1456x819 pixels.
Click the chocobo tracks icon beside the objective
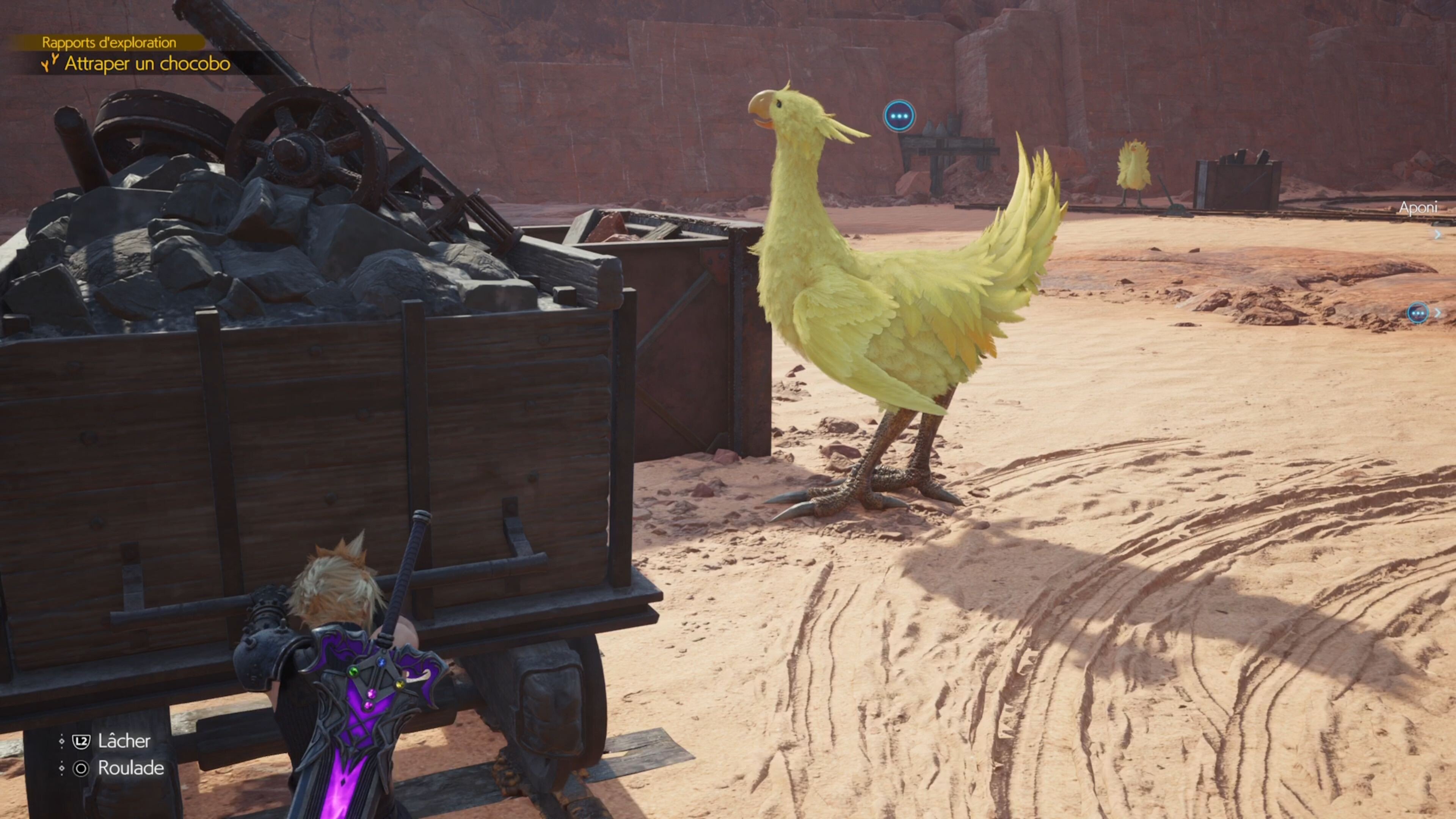[x=50, y=64]
